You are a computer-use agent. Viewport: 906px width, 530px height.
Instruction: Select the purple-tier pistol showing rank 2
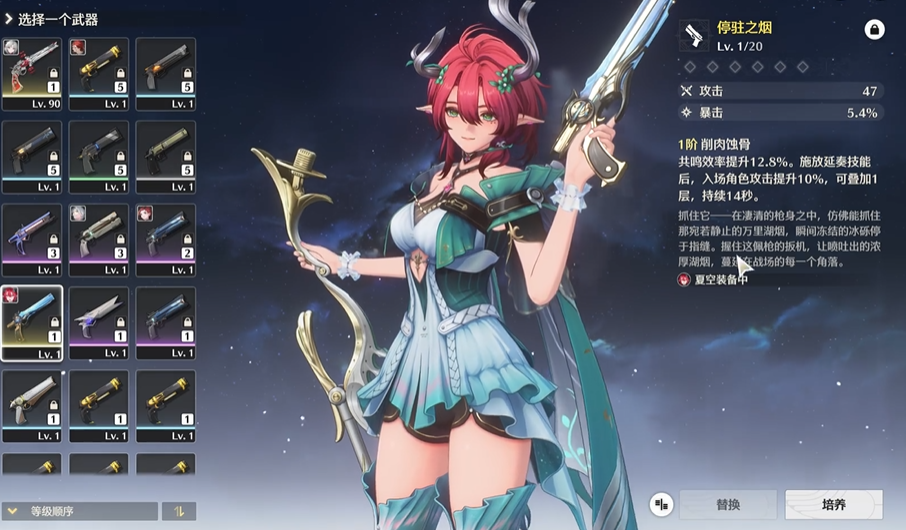click(x=165, y=239)
